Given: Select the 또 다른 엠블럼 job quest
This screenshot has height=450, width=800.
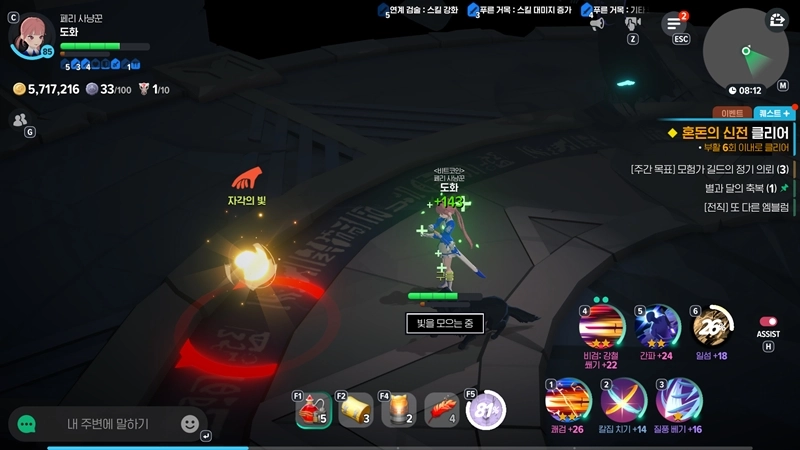Looking at the screenshot, I should (747, 207).
